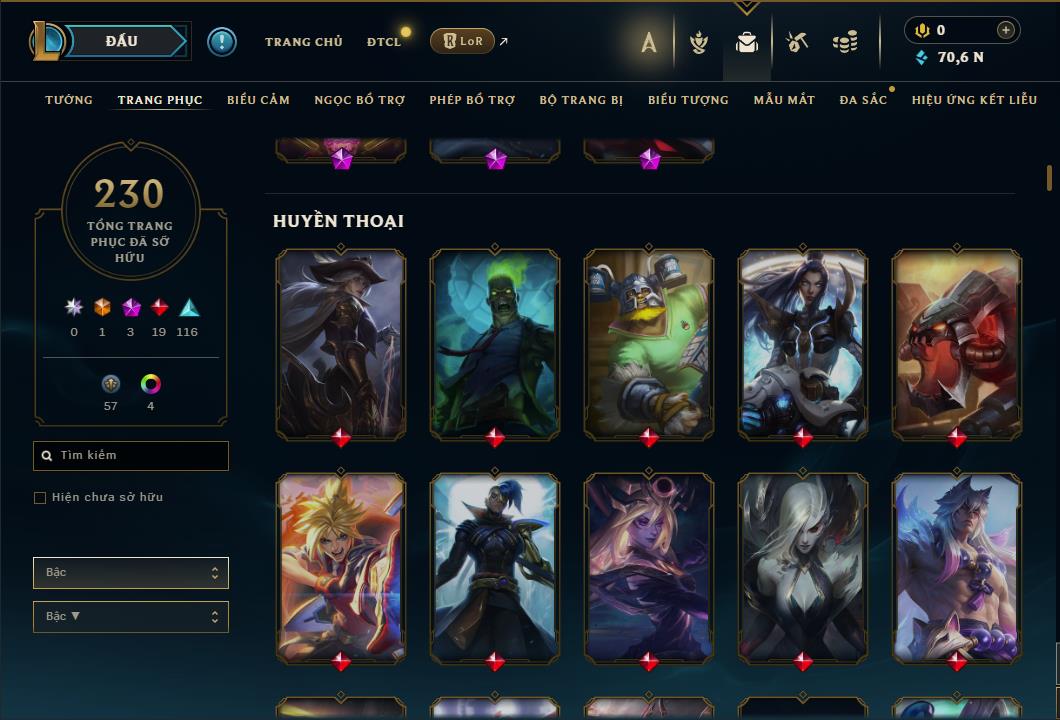This screenshot has height=720, width=1060.
Task: Select the green zombie skin card
Action: [495, 343]
